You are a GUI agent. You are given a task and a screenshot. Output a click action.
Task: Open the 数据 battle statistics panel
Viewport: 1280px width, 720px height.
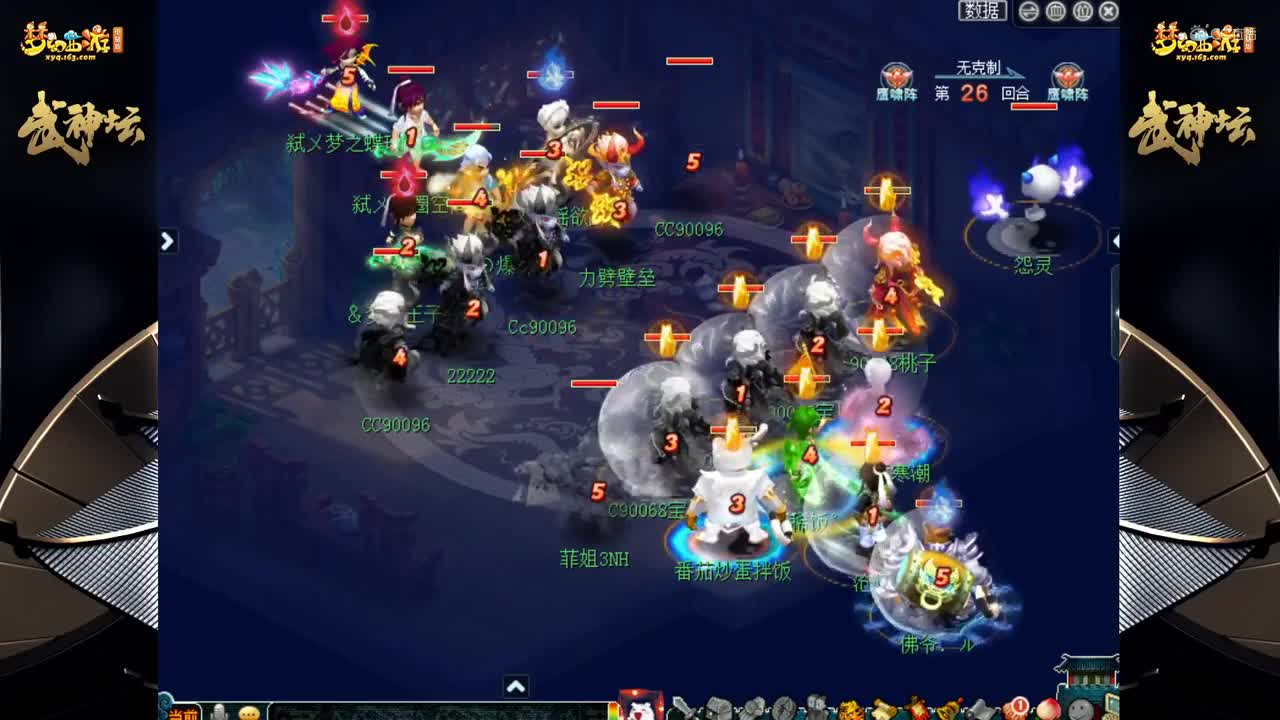[x=982, y=11]
